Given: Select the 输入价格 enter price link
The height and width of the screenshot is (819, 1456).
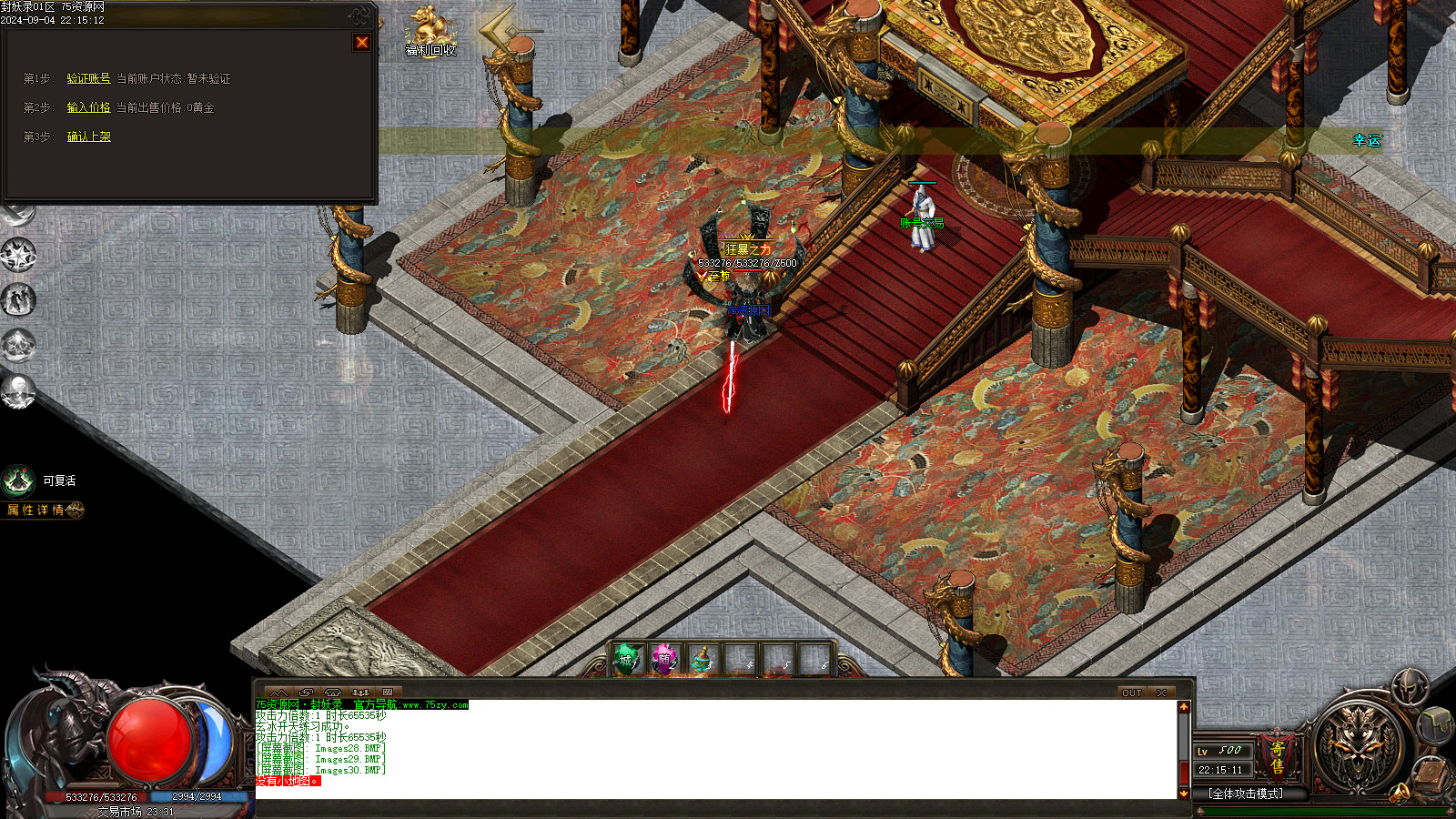Looking at the screenshot, I should click(x=88, y=107).
